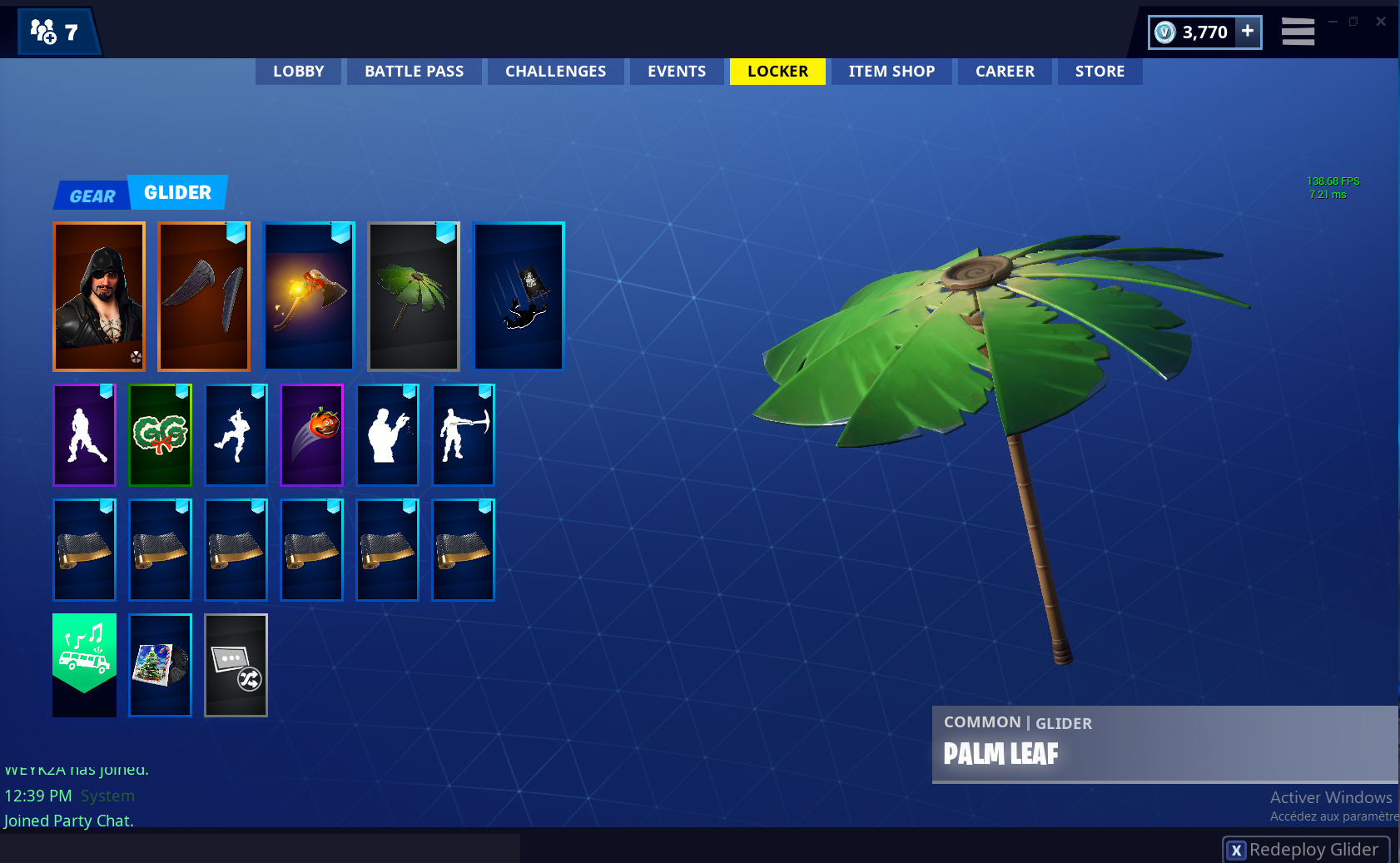Choose the back bling wings slot
The width and height of the screenshot is (1400, 863).
[204, 296]
